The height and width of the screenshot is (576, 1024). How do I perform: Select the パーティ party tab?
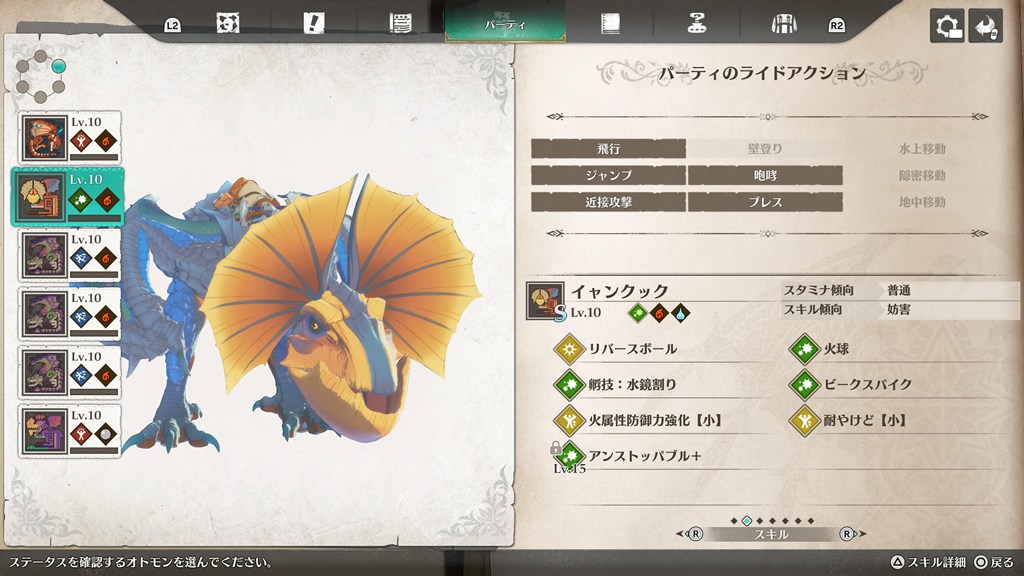505,23
